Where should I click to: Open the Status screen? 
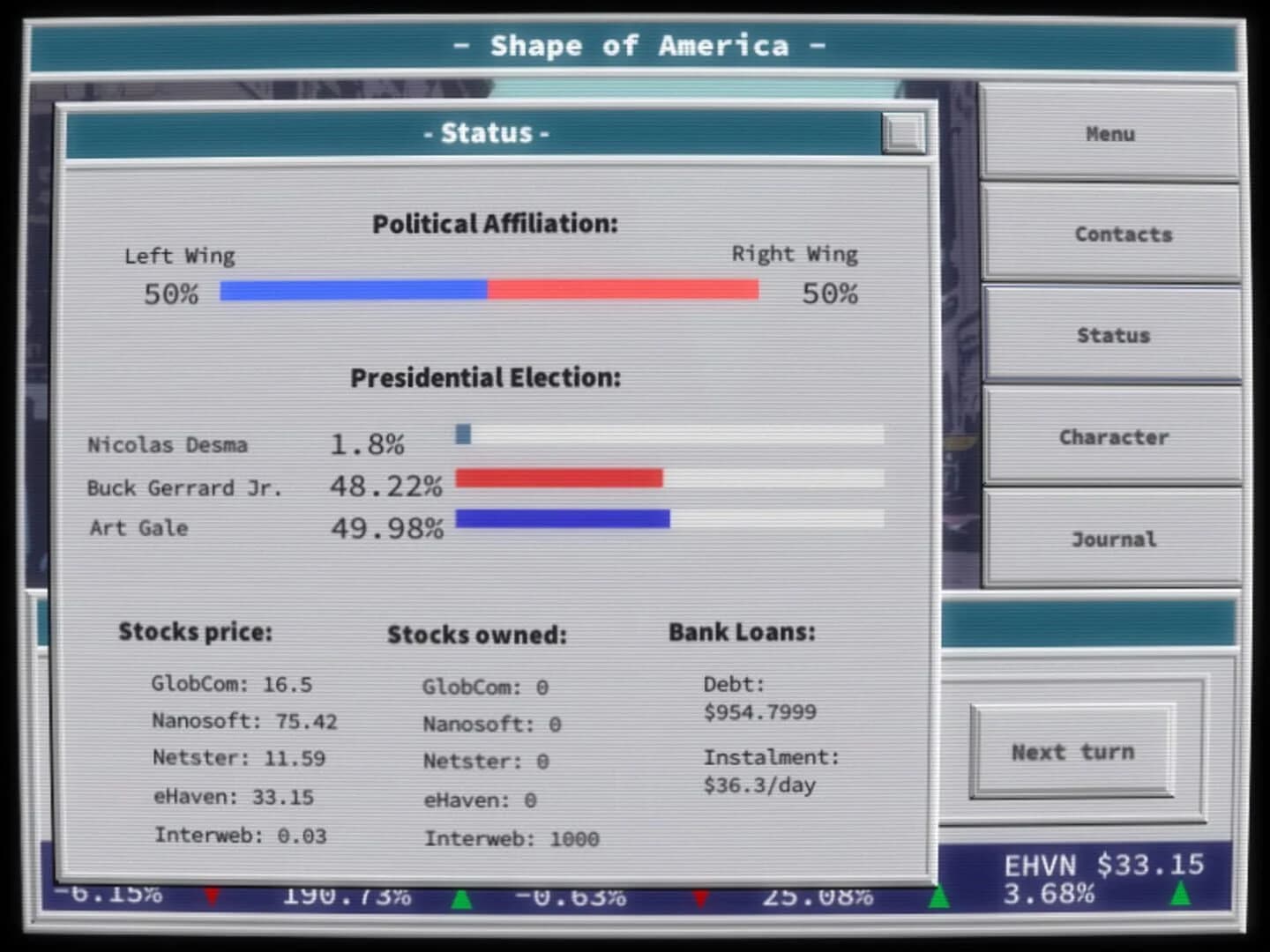pos(1113,335)
